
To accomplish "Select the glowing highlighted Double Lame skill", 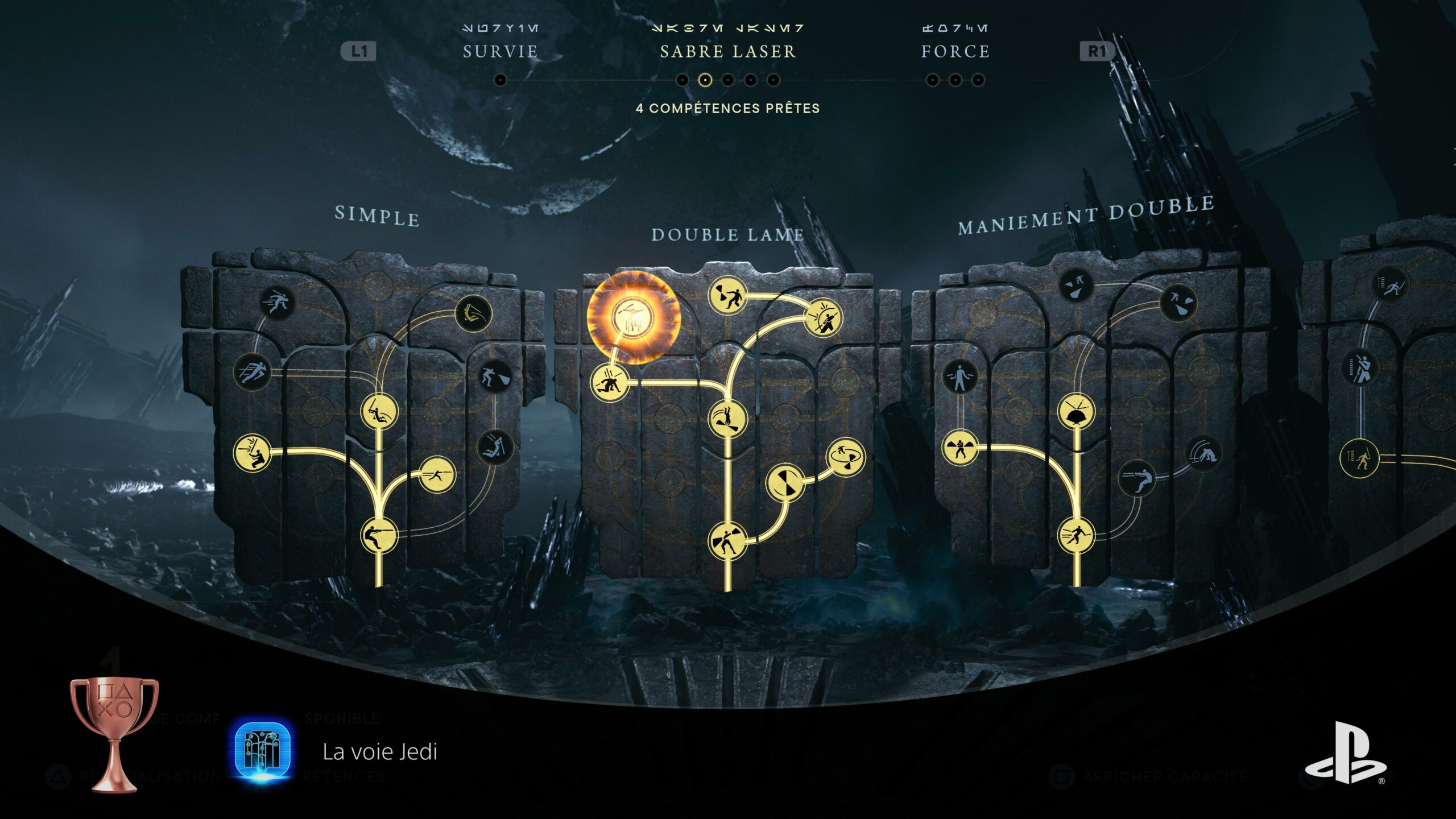I will (x=633, y=317).
